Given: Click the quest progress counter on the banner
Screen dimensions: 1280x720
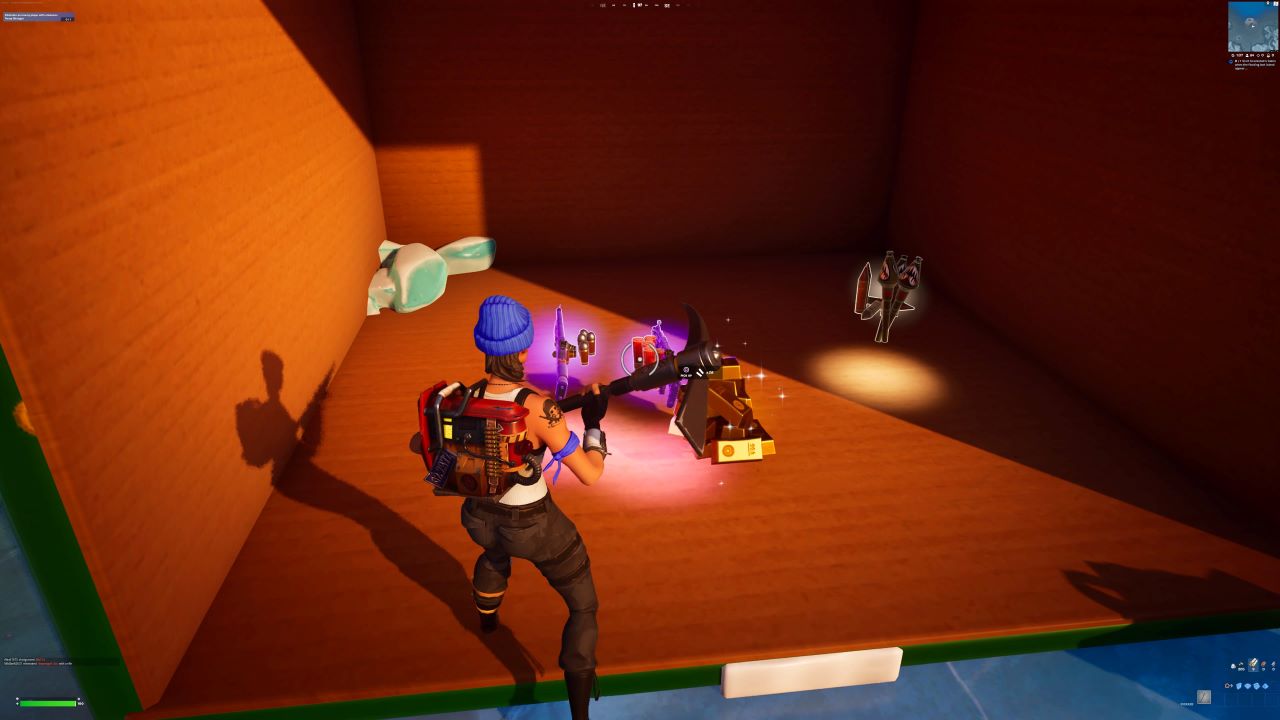Looking at the screenshot, I should point(66,19).
